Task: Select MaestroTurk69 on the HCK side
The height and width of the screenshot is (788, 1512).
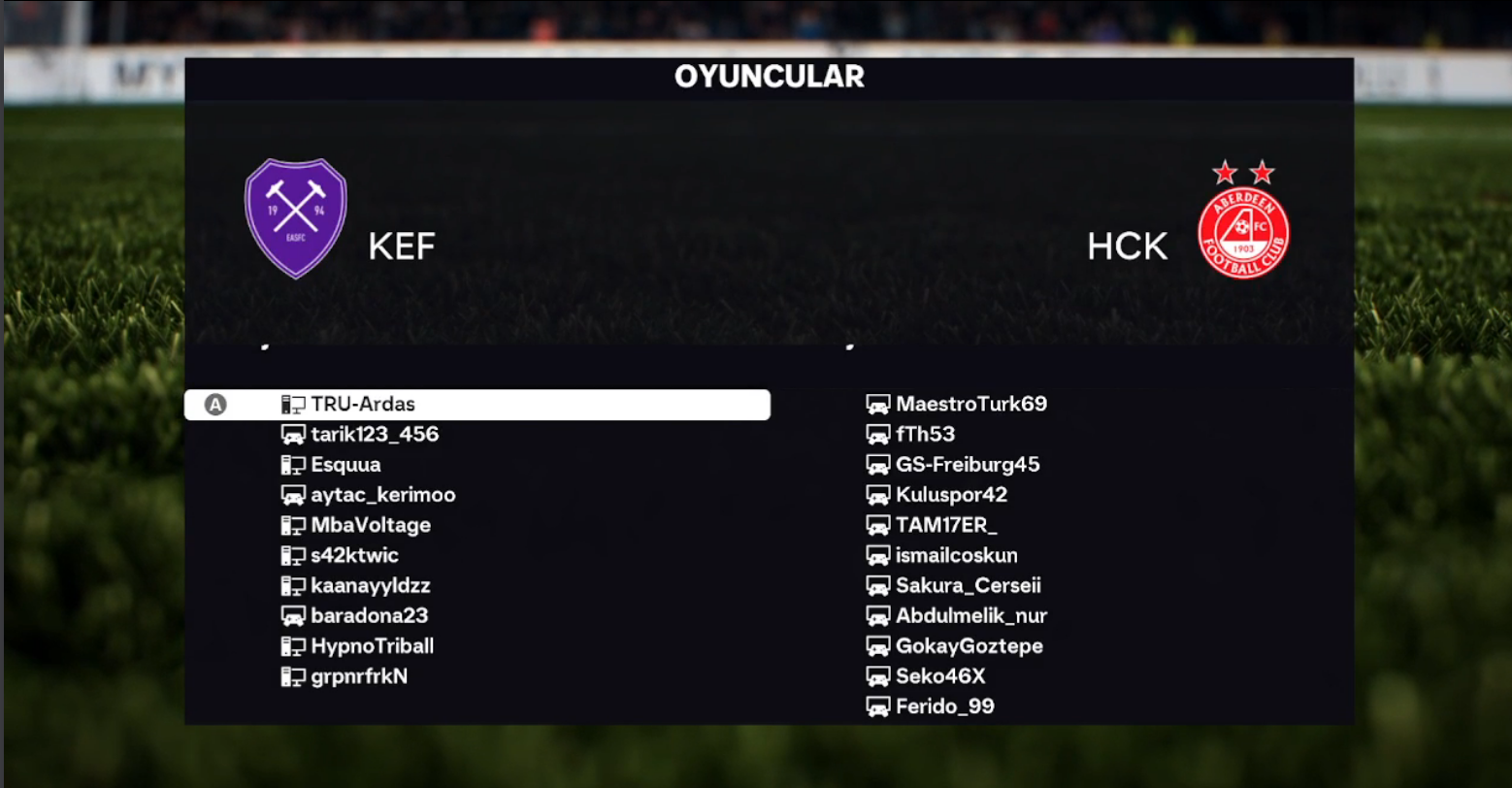Action: [x=970, y=404]
